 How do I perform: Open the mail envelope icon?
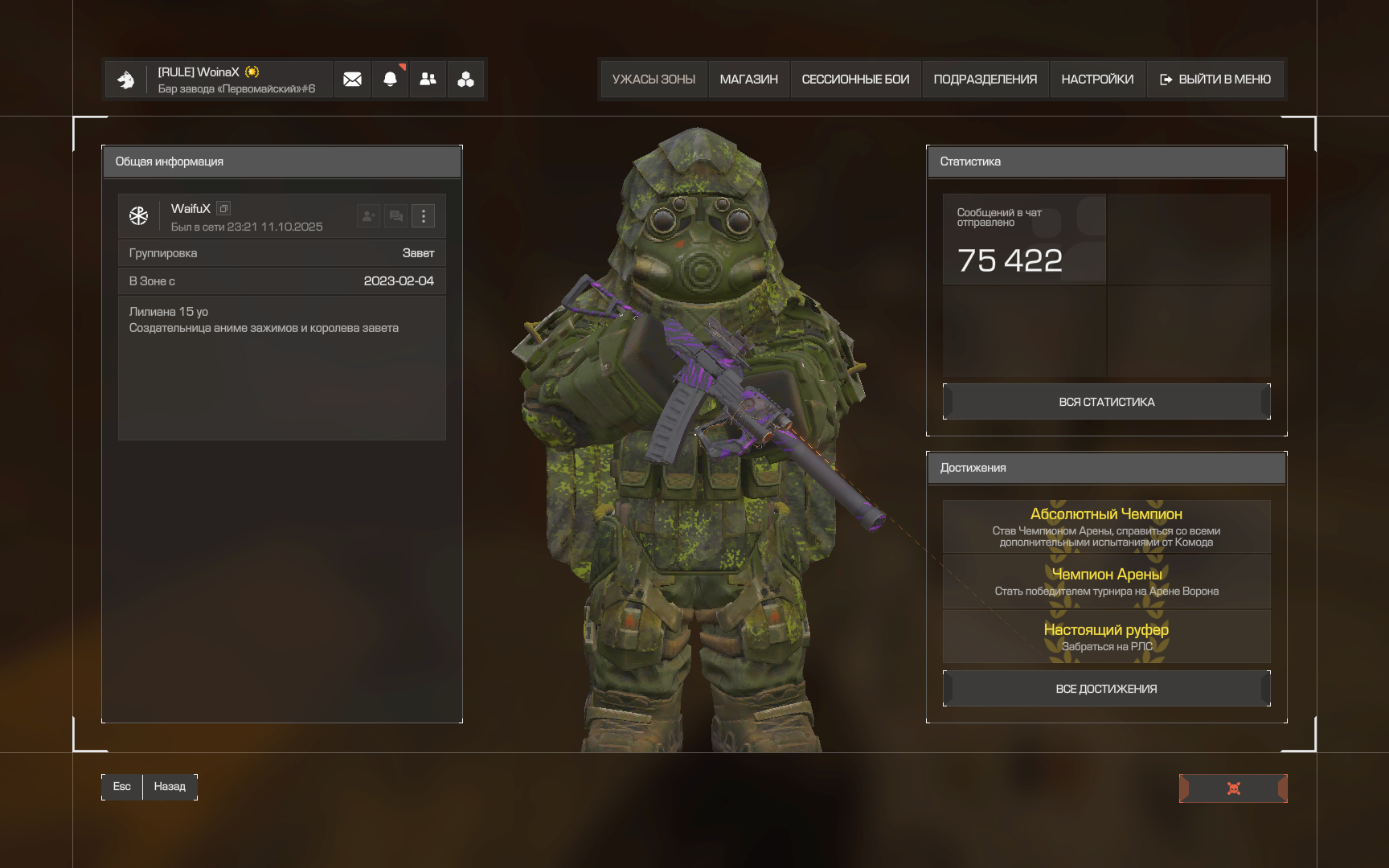tap(352, 80)
